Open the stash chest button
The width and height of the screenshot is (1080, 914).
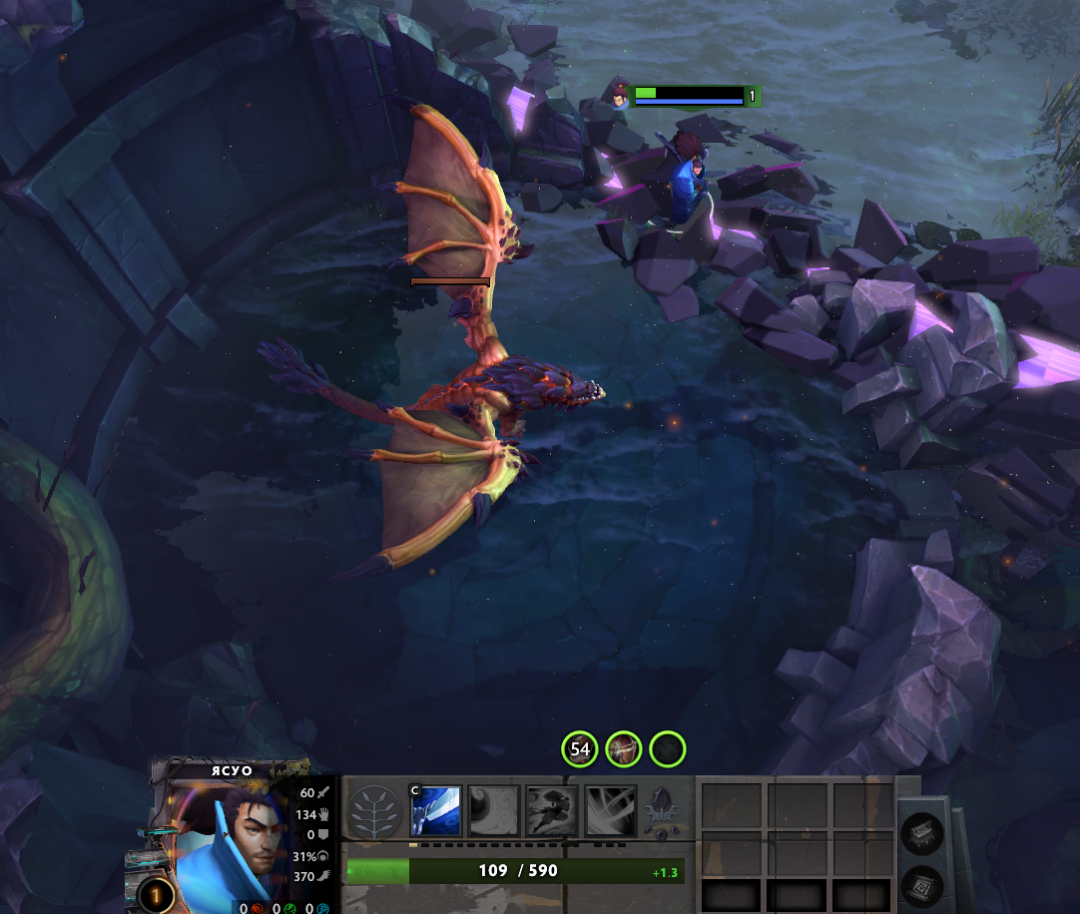coord(921,835)
